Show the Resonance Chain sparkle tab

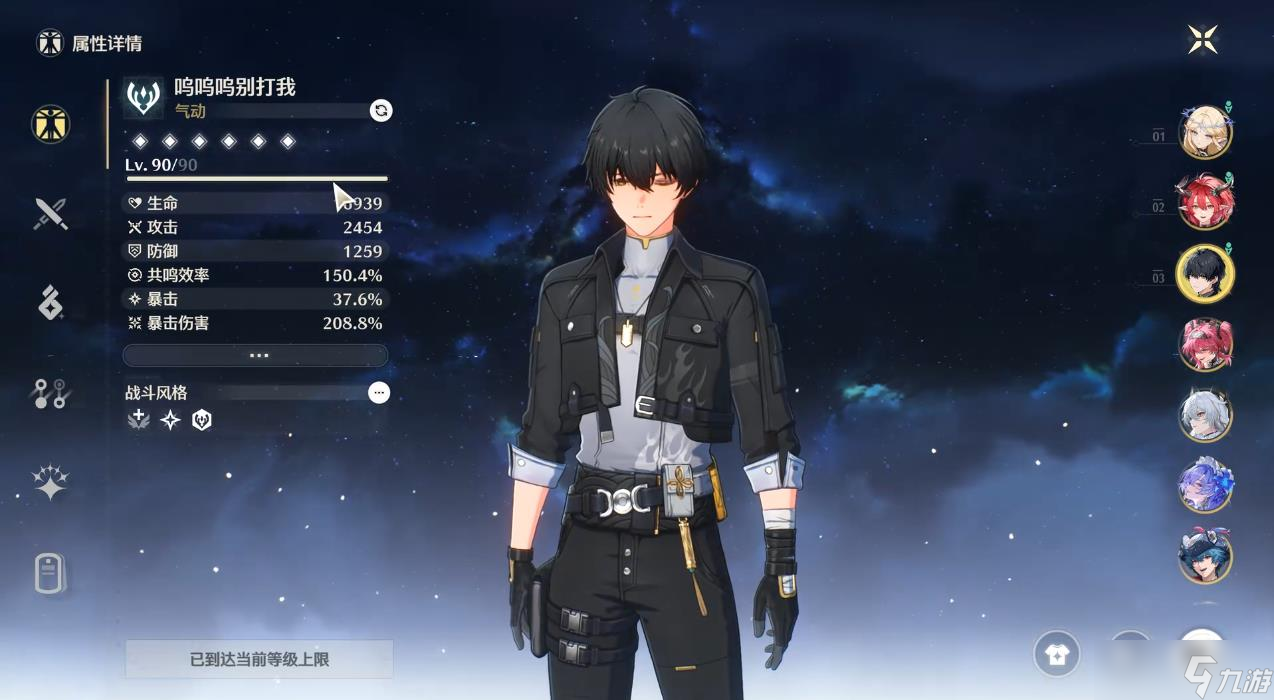pos(50,483)
